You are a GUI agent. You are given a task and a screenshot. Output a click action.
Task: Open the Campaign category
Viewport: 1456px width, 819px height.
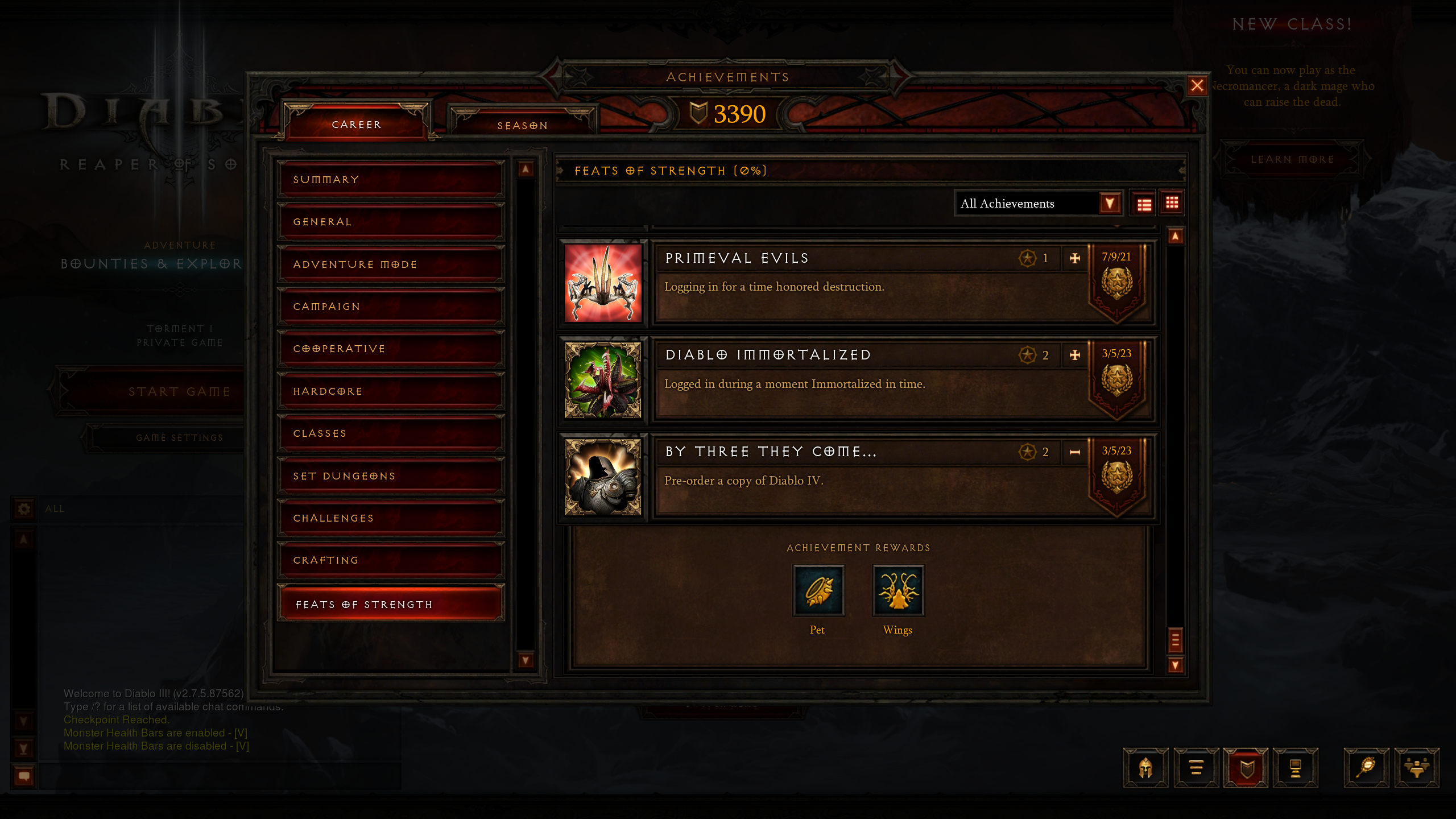tap(391, 307)
